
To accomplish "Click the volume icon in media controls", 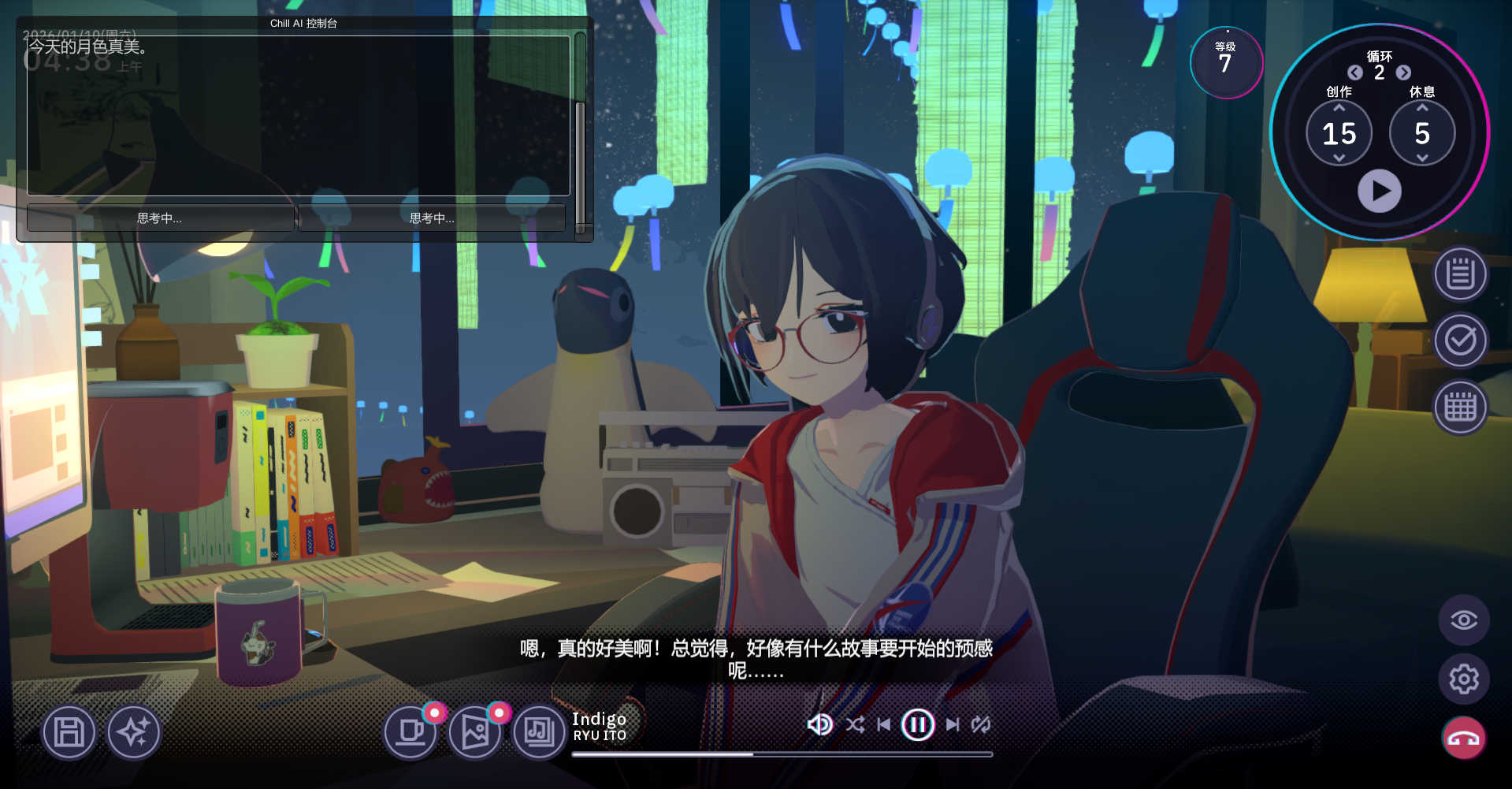I will 820,724.
